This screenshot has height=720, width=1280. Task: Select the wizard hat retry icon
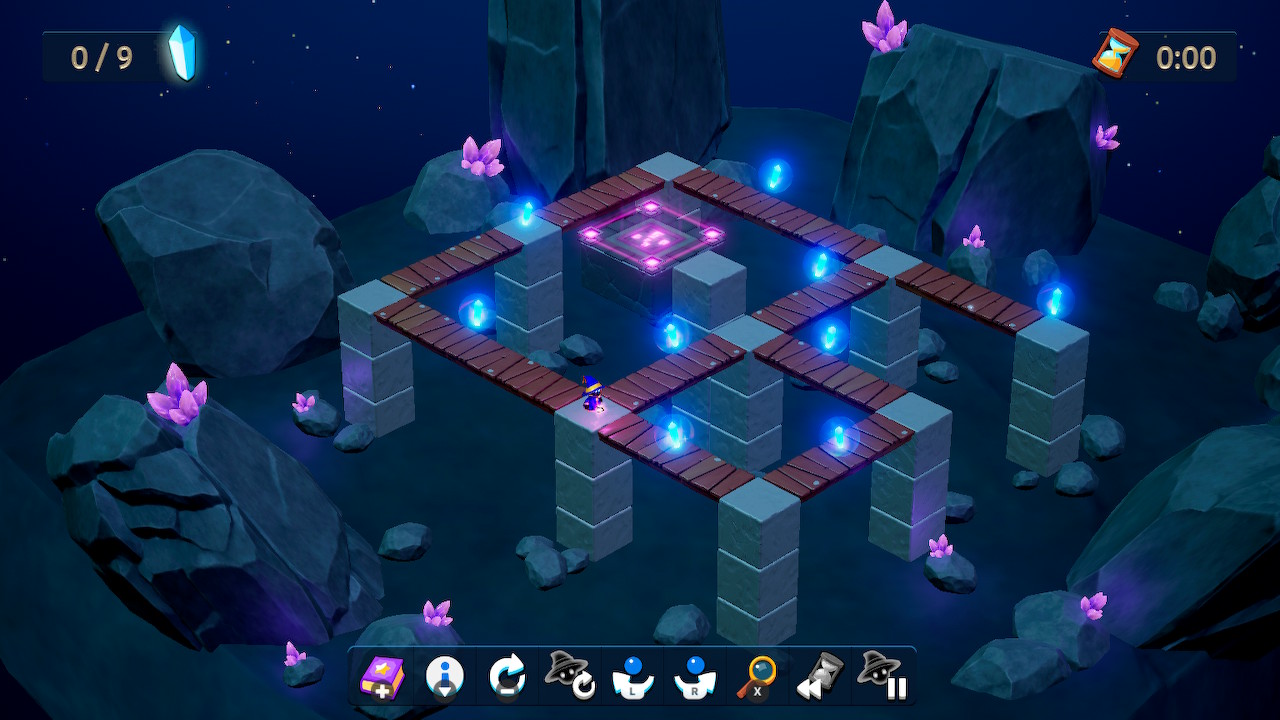[570, 677]
